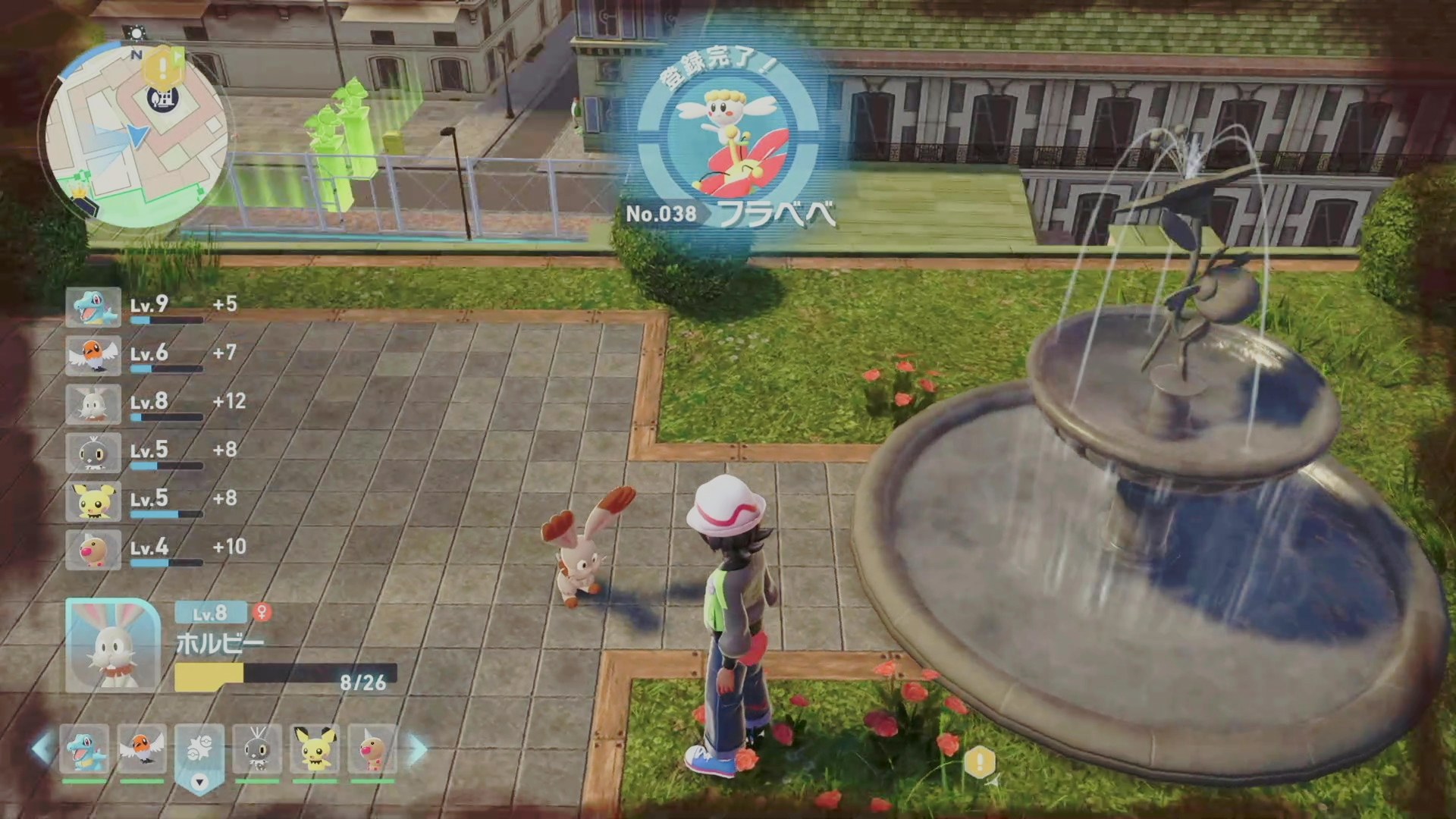Choose Weedle in the bottom party bar
The height and width of the screenshot is (819, 1456).
coord(372,749)
